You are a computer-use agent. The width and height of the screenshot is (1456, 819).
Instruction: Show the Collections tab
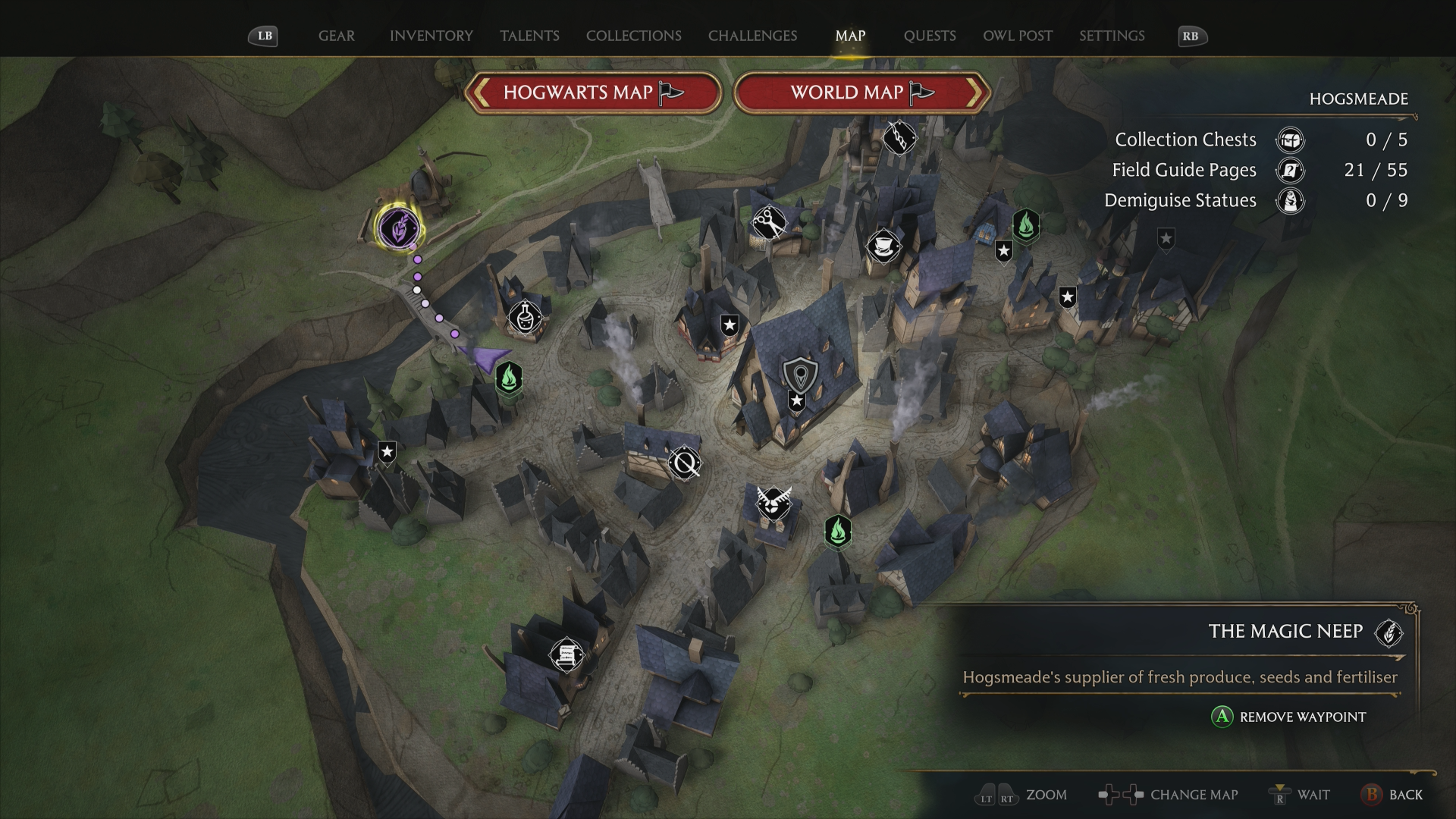pyautogui.click(x=633, y=36)
